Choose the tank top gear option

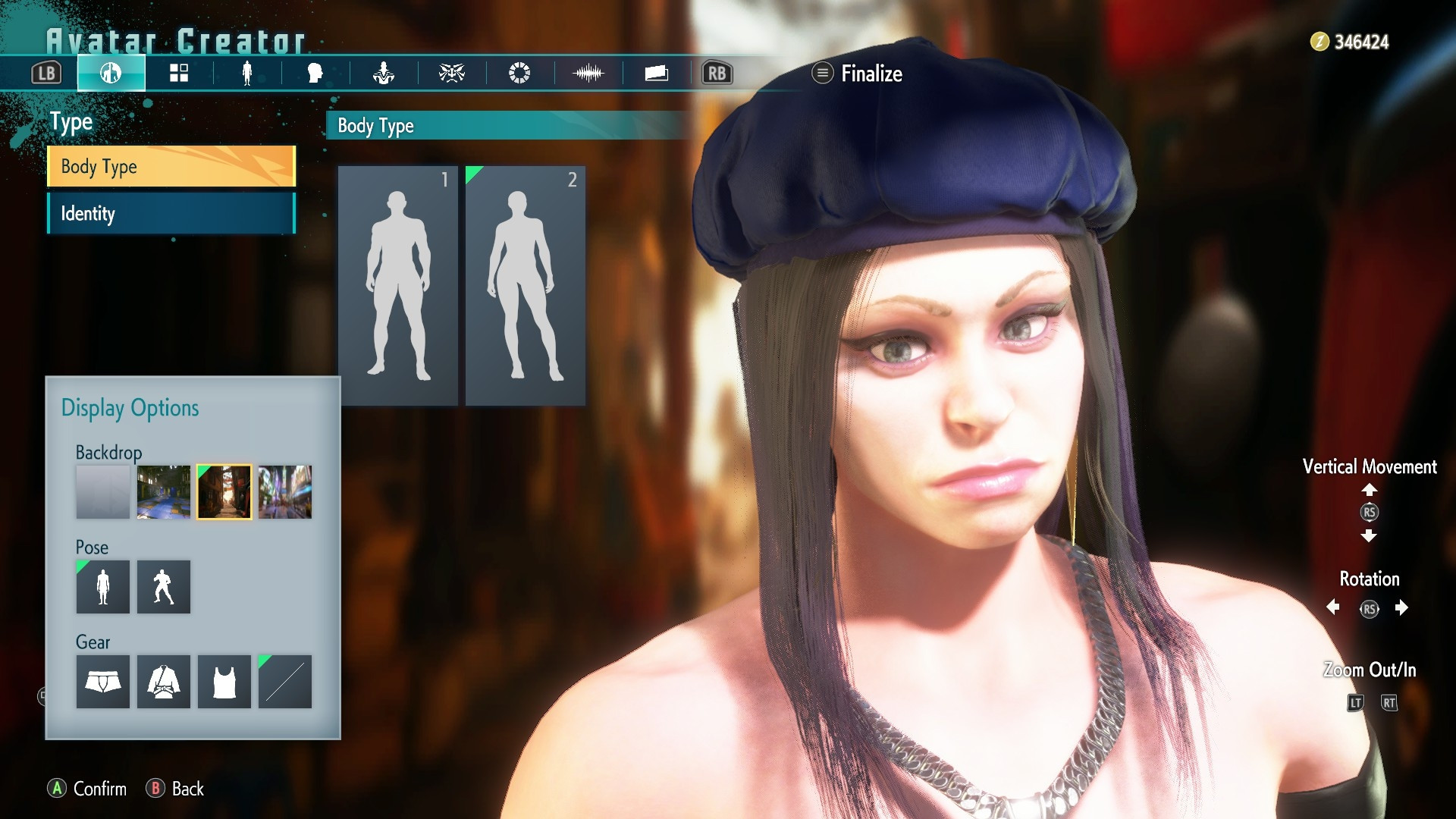click(224, 682)
